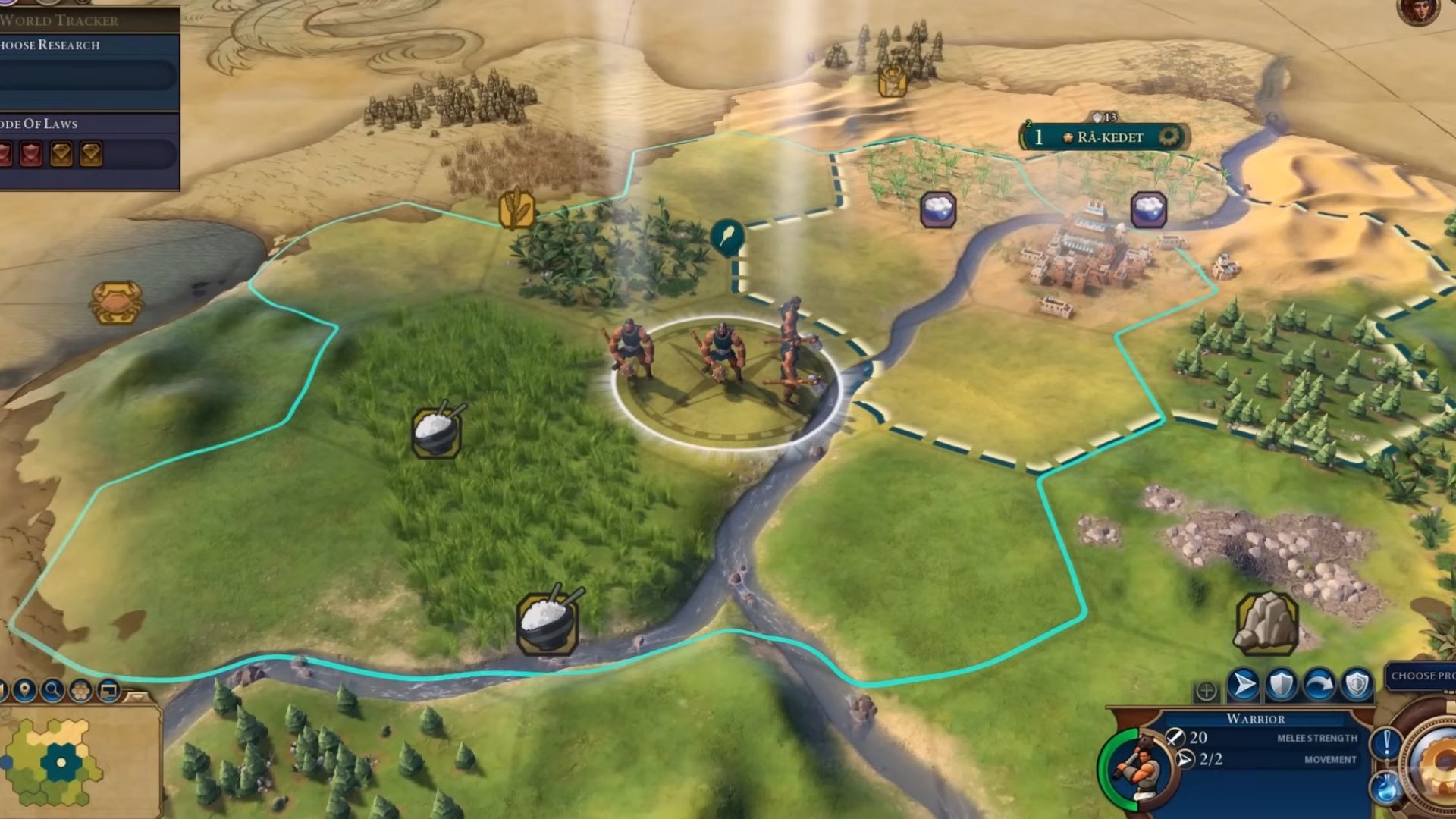This screenshot has width=1456, height=819.
Task: Click the exclamation mark notification icon
Action: pos(1386,742)
